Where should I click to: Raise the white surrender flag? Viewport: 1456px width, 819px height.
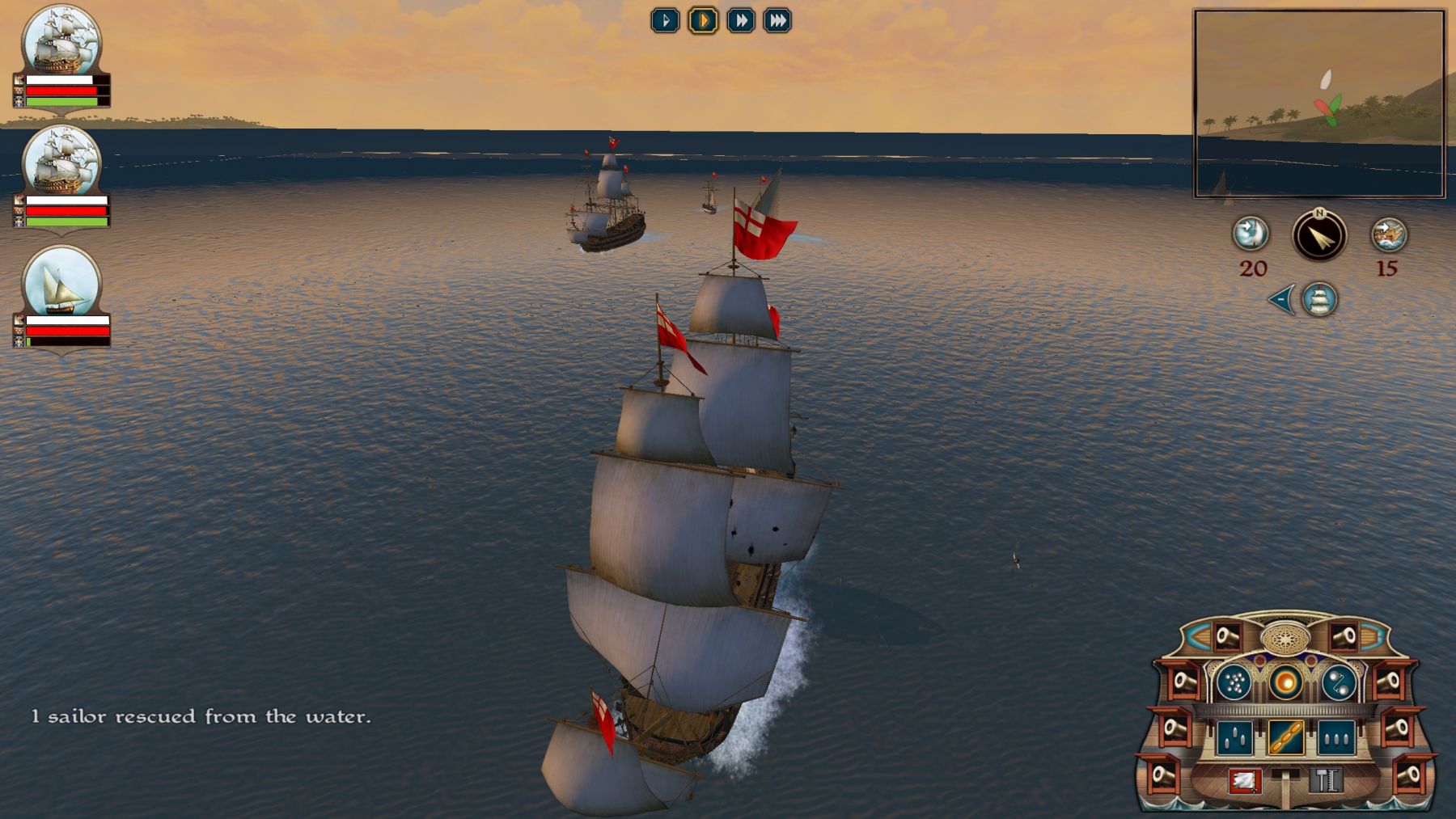[x=1244, y=780]
